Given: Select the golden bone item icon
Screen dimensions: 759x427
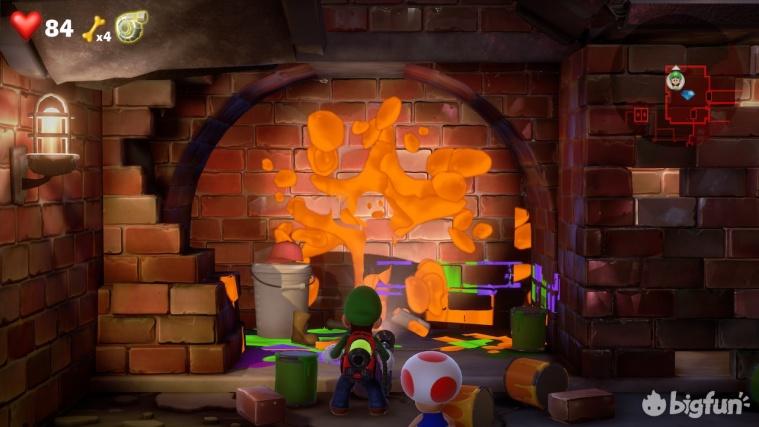Looking at the screenshot, I should click(91, 27).
